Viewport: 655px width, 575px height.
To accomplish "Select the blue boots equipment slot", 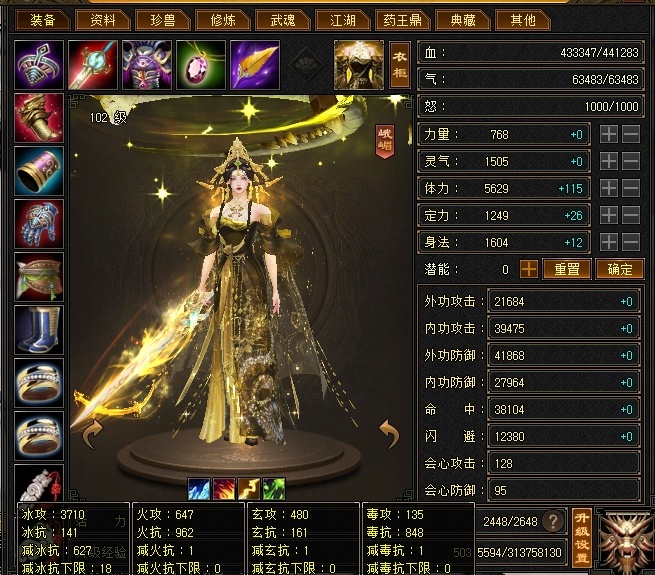I will [40, 330].
